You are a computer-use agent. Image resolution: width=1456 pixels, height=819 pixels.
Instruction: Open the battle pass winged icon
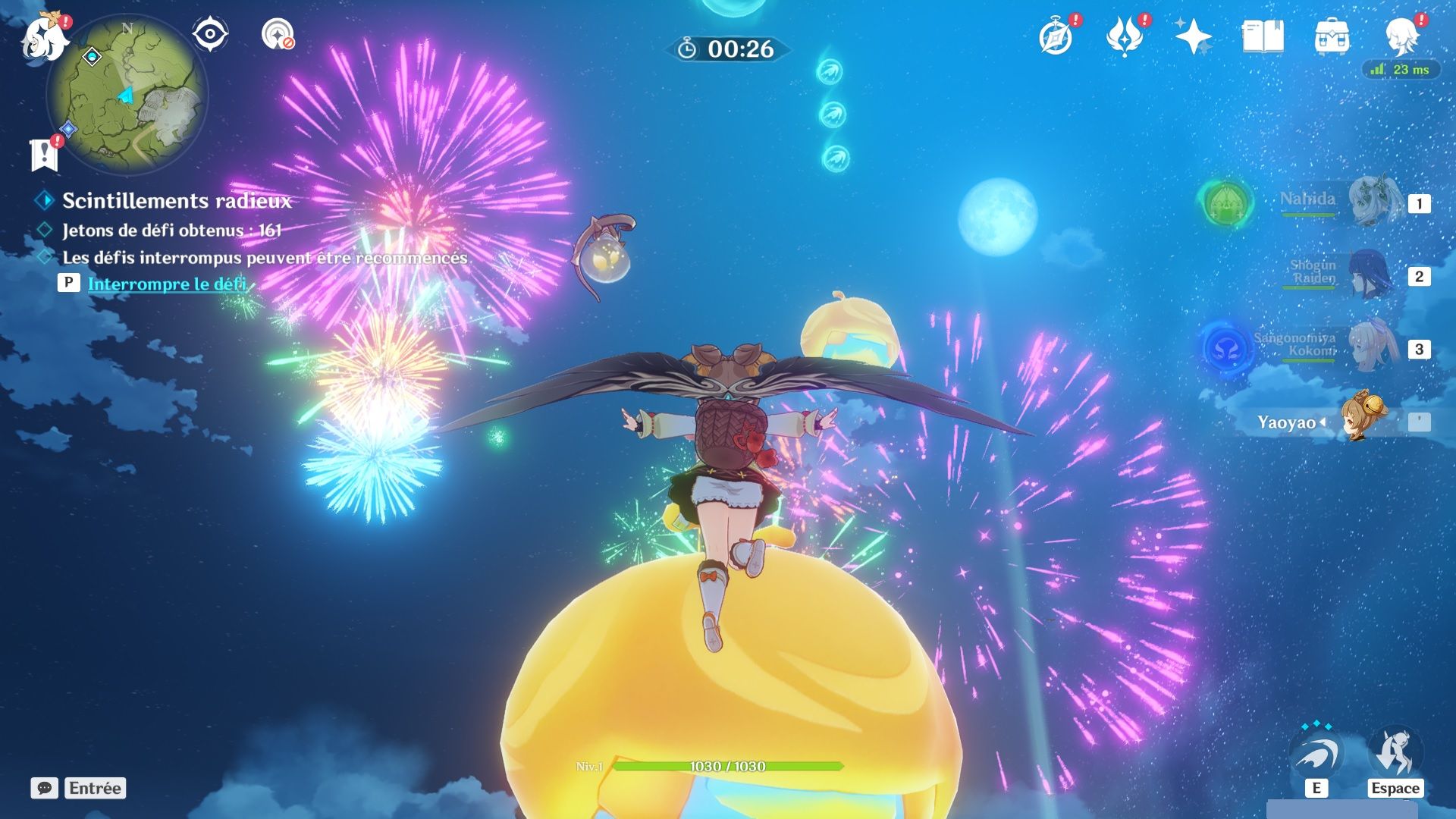pos(1124,36)
